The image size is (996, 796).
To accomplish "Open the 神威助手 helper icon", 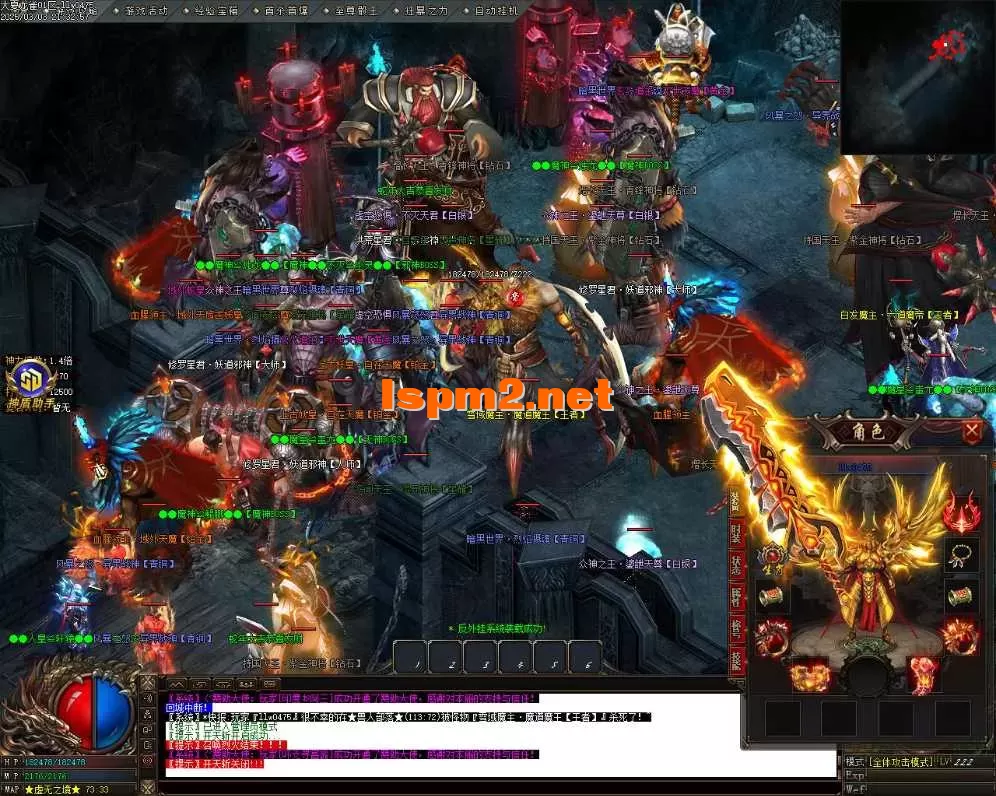I will 31,384.
